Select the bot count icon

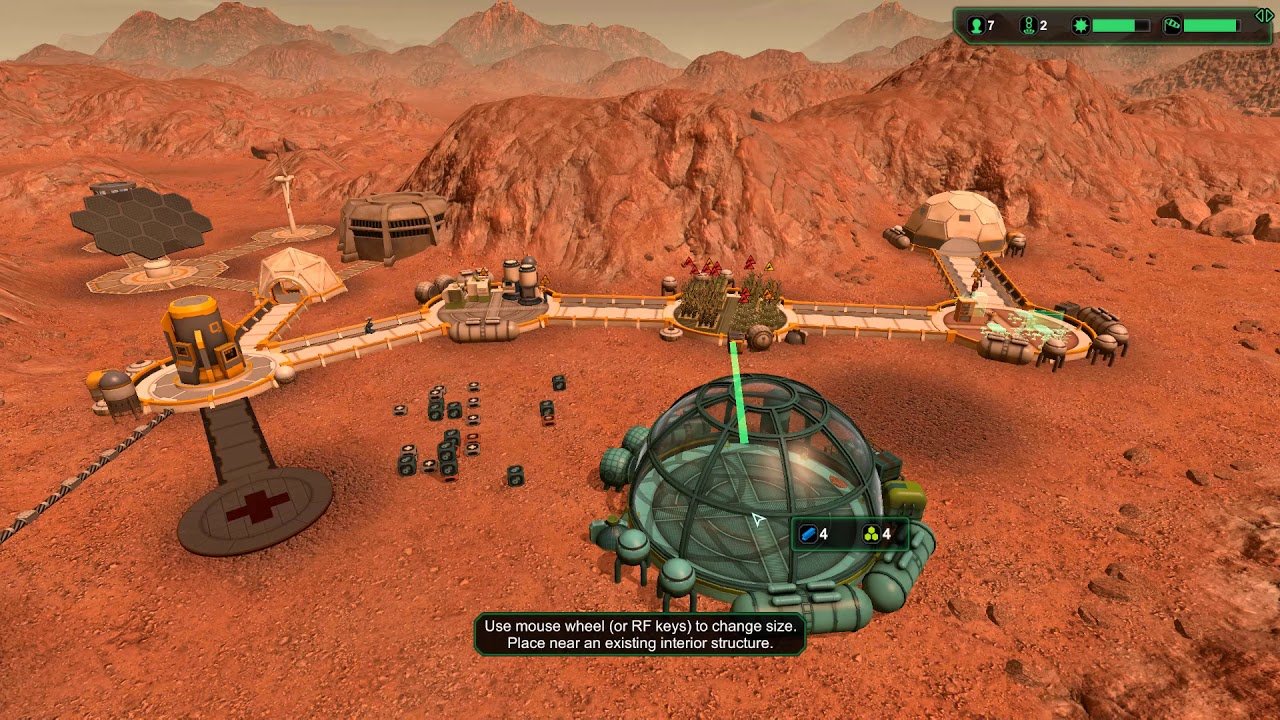(x=1027, y=25)
